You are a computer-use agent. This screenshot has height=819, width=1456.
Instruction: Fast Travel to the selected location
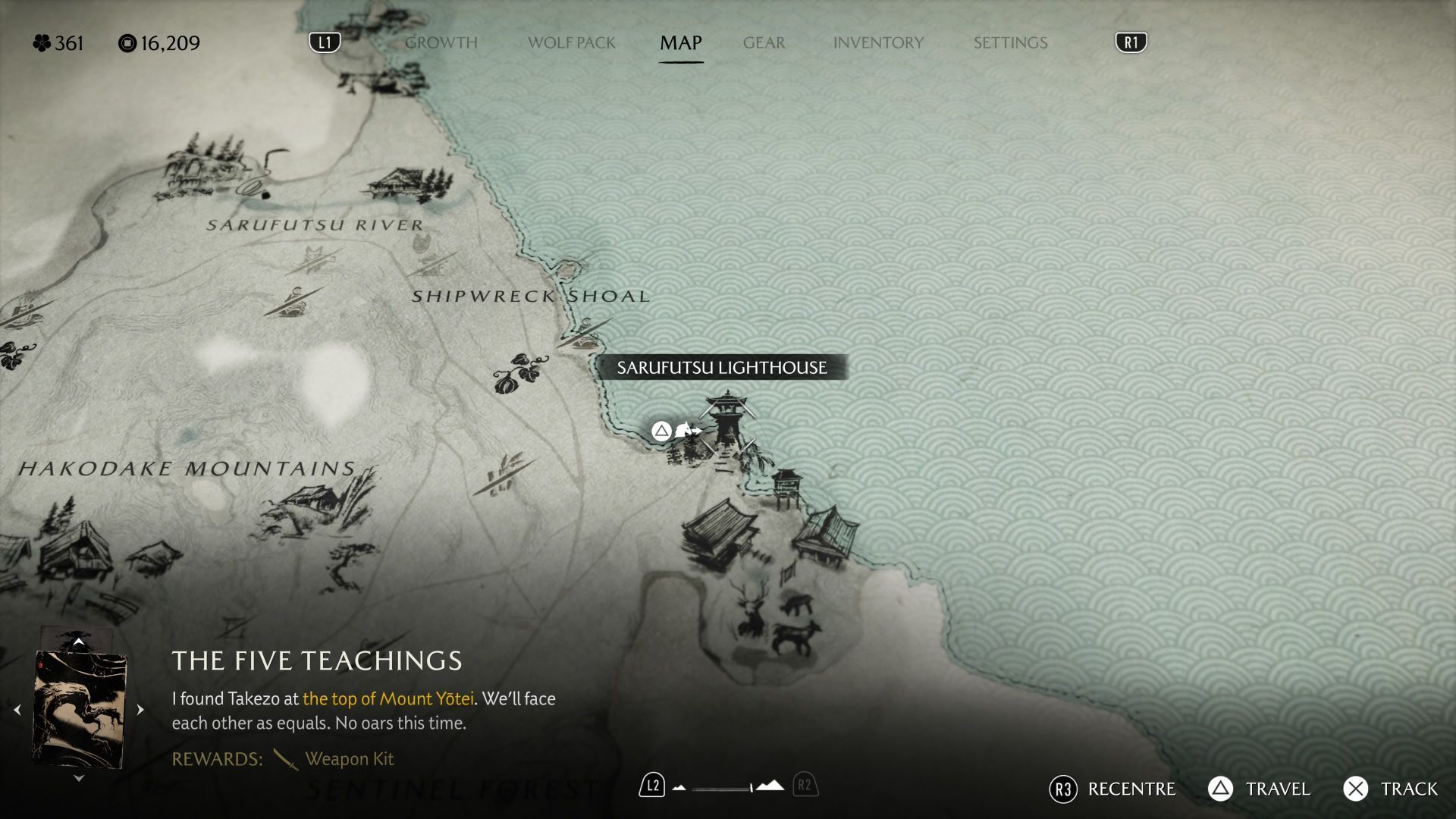(1260, 789)
